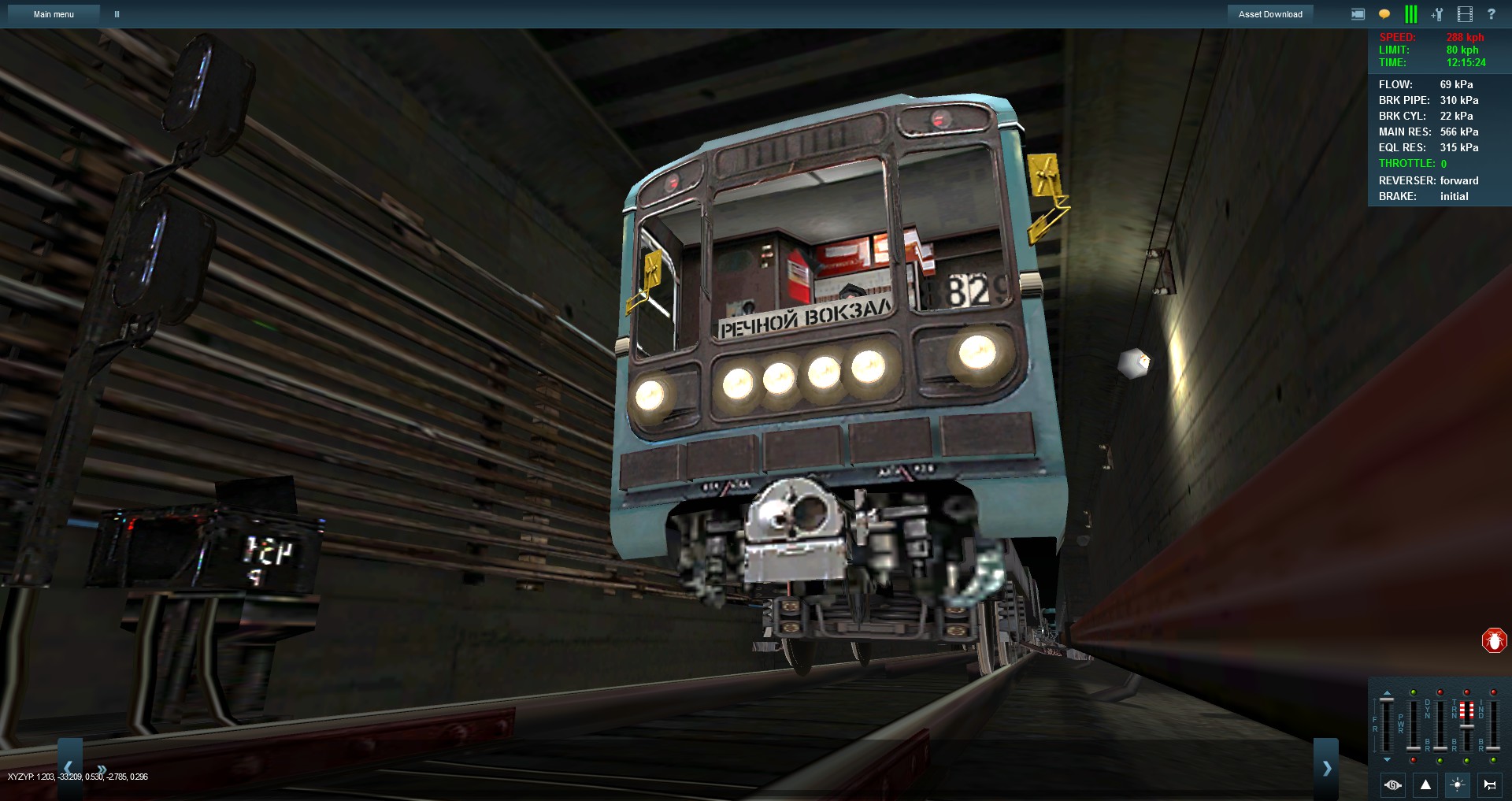Pause the simulation with the II control
The image size is (1512, 801).
tap(117, 13)
